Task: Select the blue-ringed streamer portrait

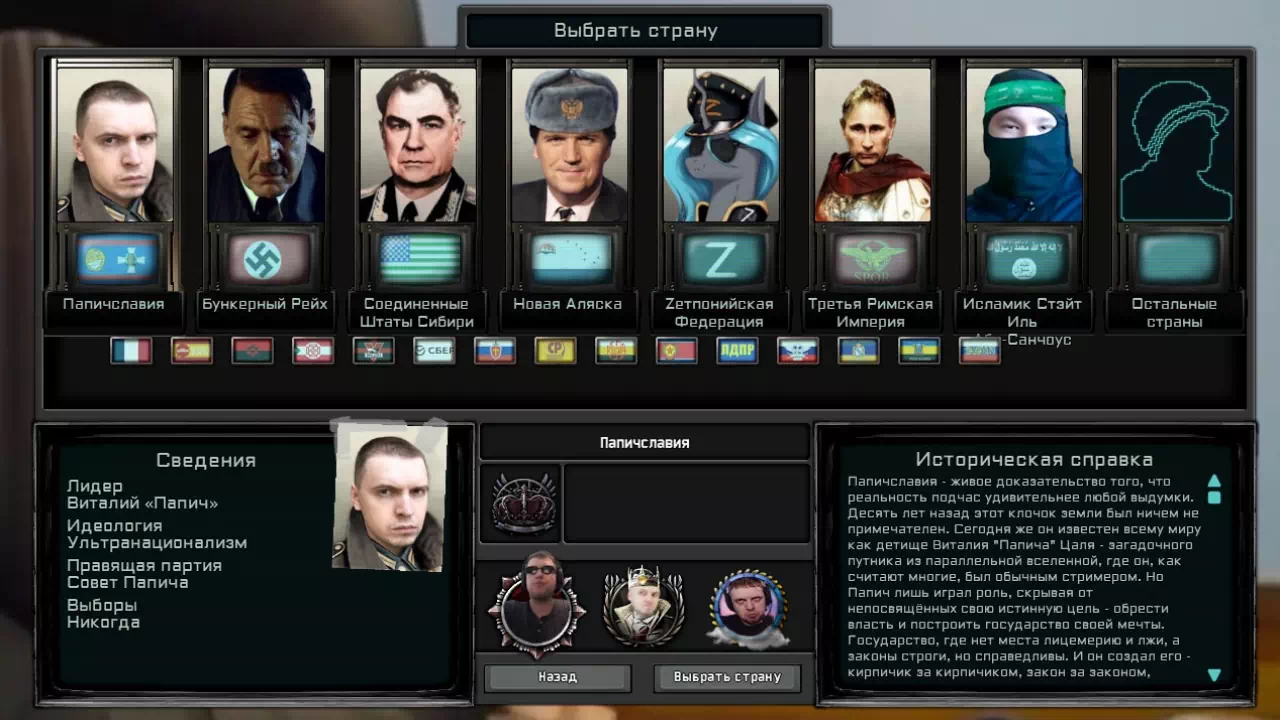Action: 748,607
